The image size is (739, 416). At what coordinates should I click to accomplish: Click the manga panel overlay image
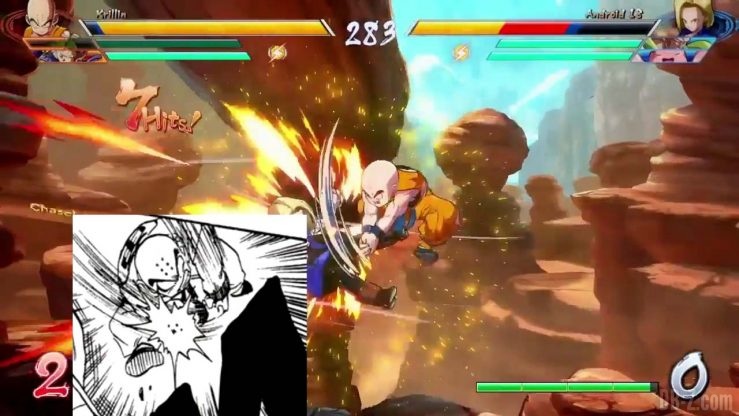pos(189,313)
